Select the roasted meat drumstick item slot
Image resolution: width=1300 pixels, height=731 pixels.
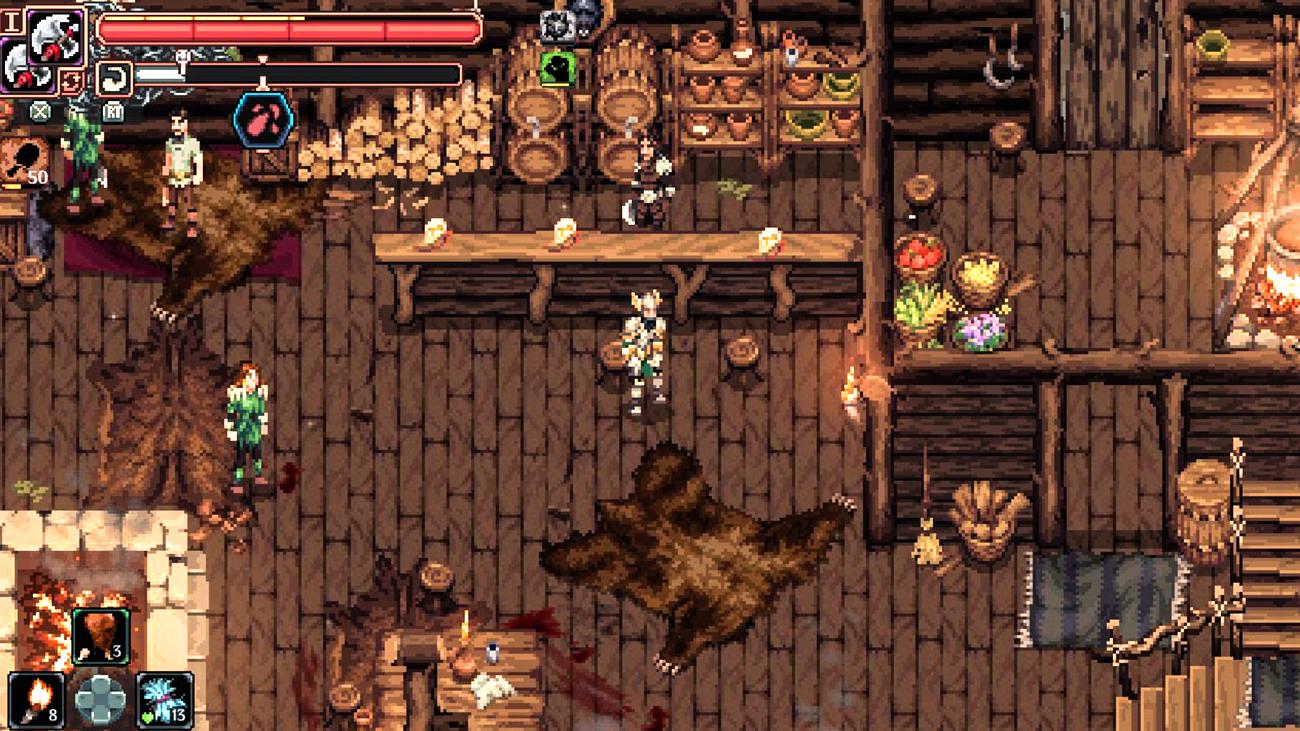[x=100, y=637]
